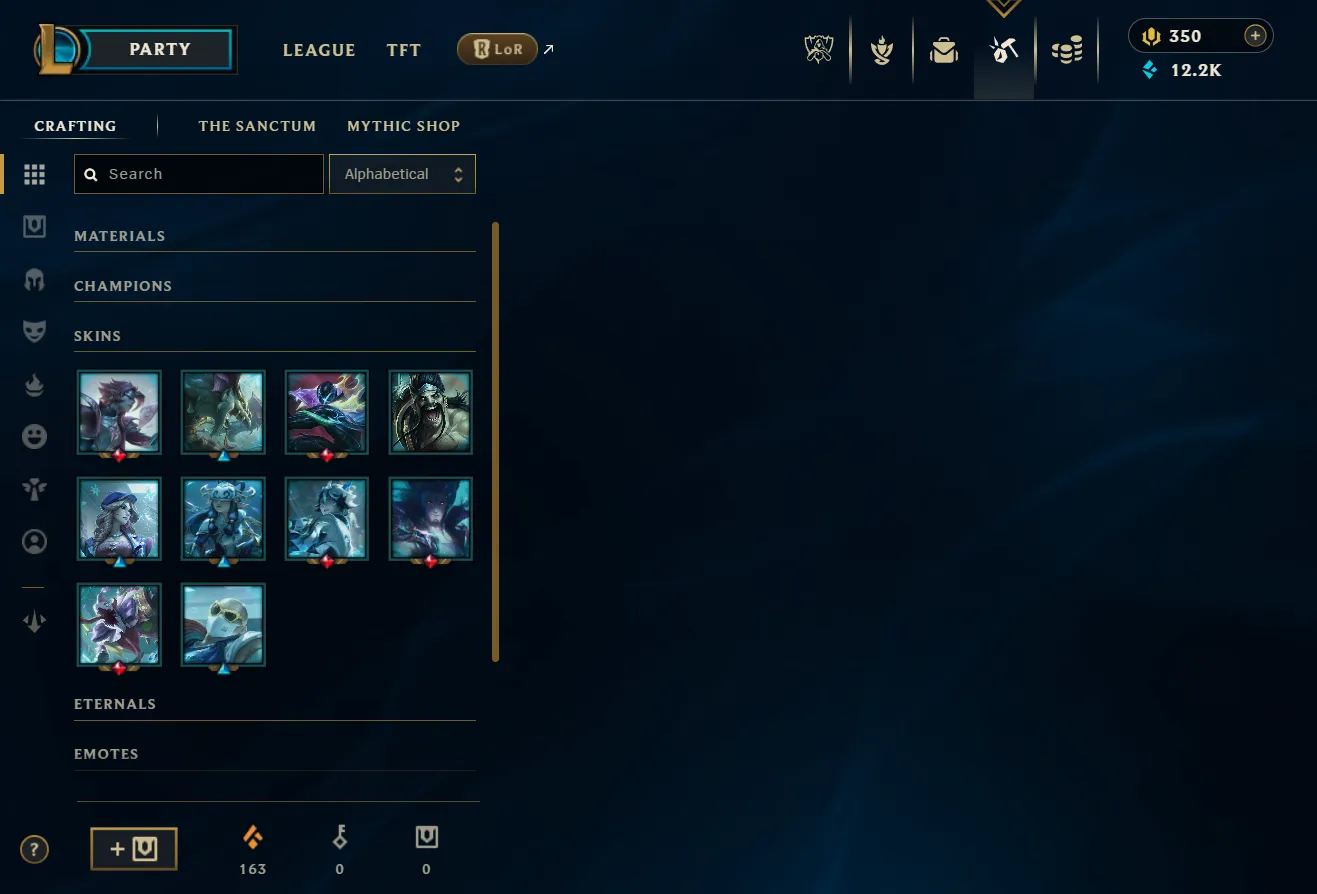Click the coins store icon in top bar
Image resolution: width=1317 pixels, height=894 pixels.
(x=1066, y=49)
